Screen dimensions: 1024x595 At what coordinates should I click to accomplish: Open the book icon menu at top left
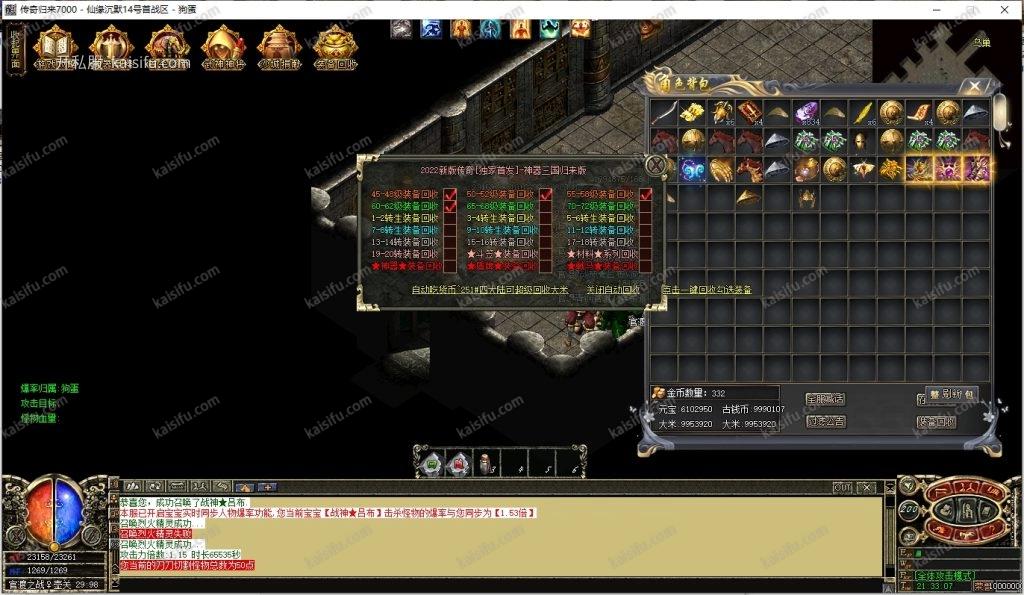56,45
